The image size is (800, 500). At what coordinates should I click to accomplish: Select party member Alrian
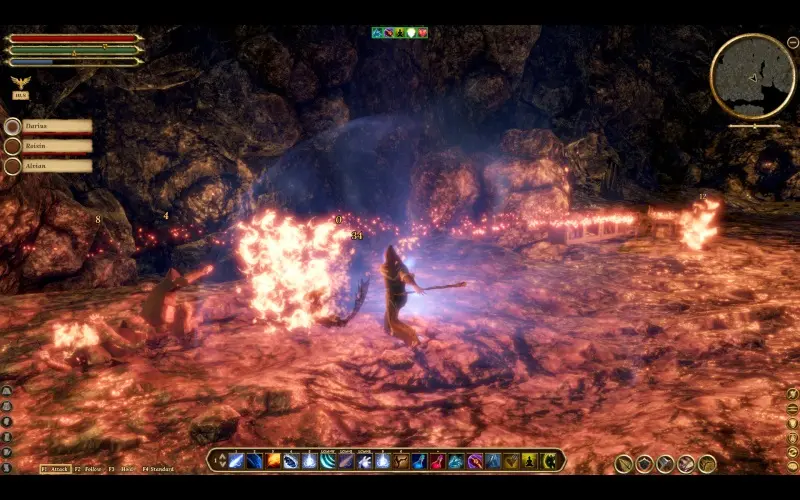pos(56,166)
